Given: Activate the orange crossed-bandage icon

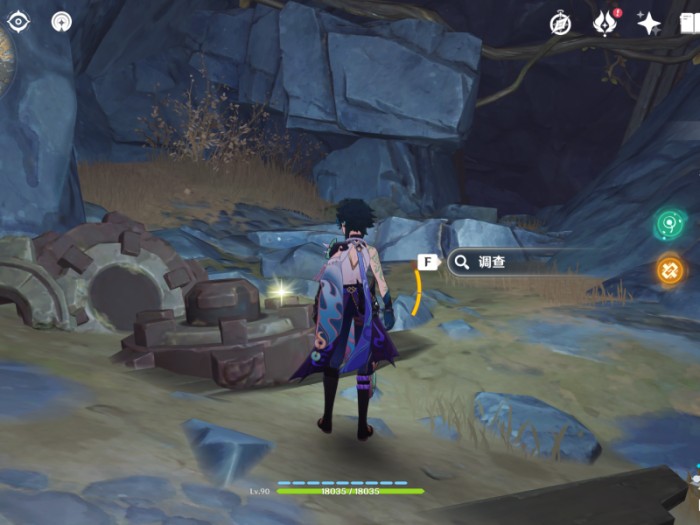Looking at the screenshot, I should 670,269.
